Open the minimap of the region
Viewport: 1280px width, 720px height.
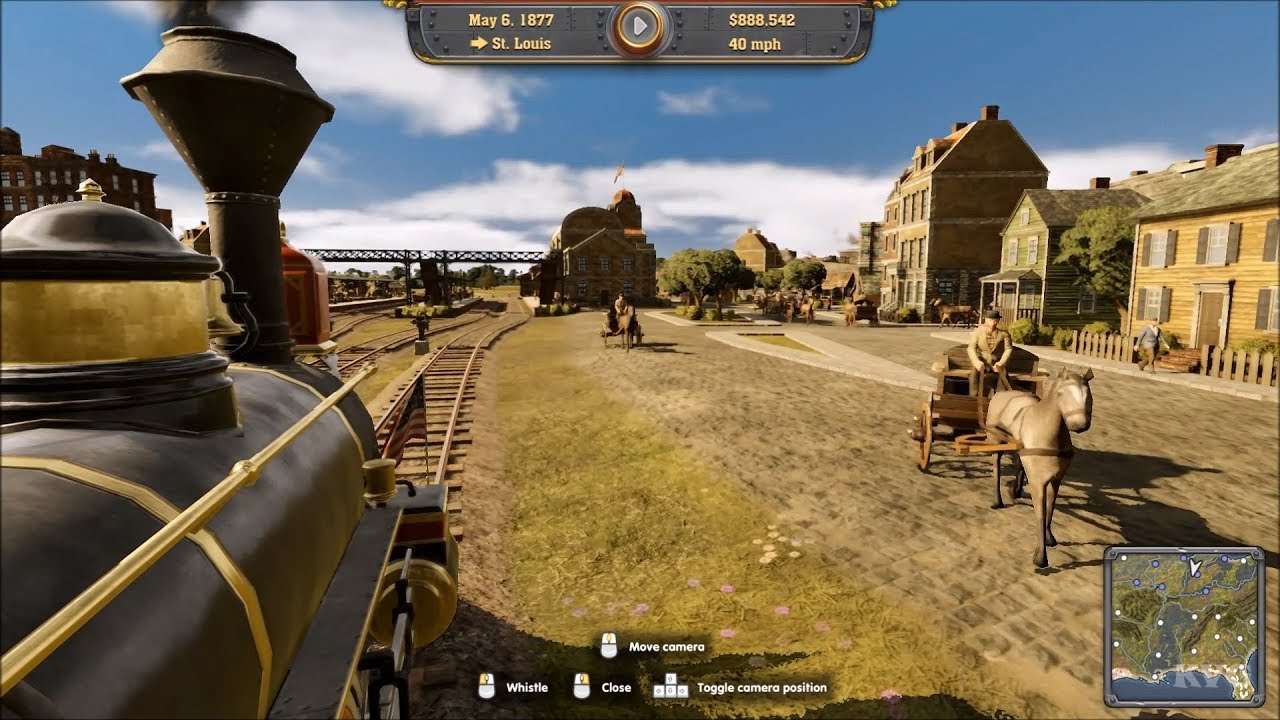pyautogui.click(x=1184, y=626)
